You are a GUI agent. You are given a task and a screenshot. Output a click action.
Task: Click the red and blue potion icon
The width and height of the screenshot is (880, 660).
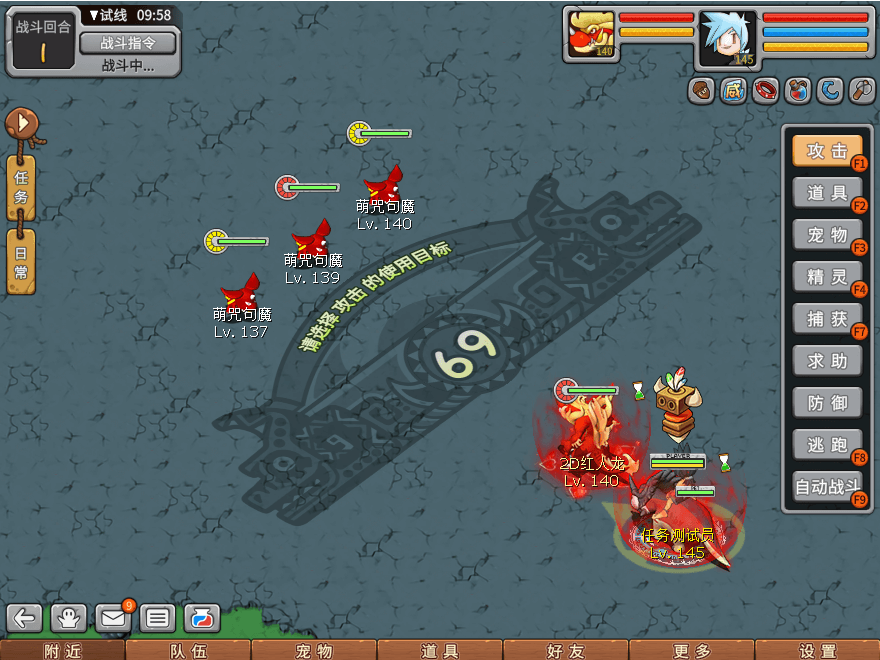[x=797, y=91]
